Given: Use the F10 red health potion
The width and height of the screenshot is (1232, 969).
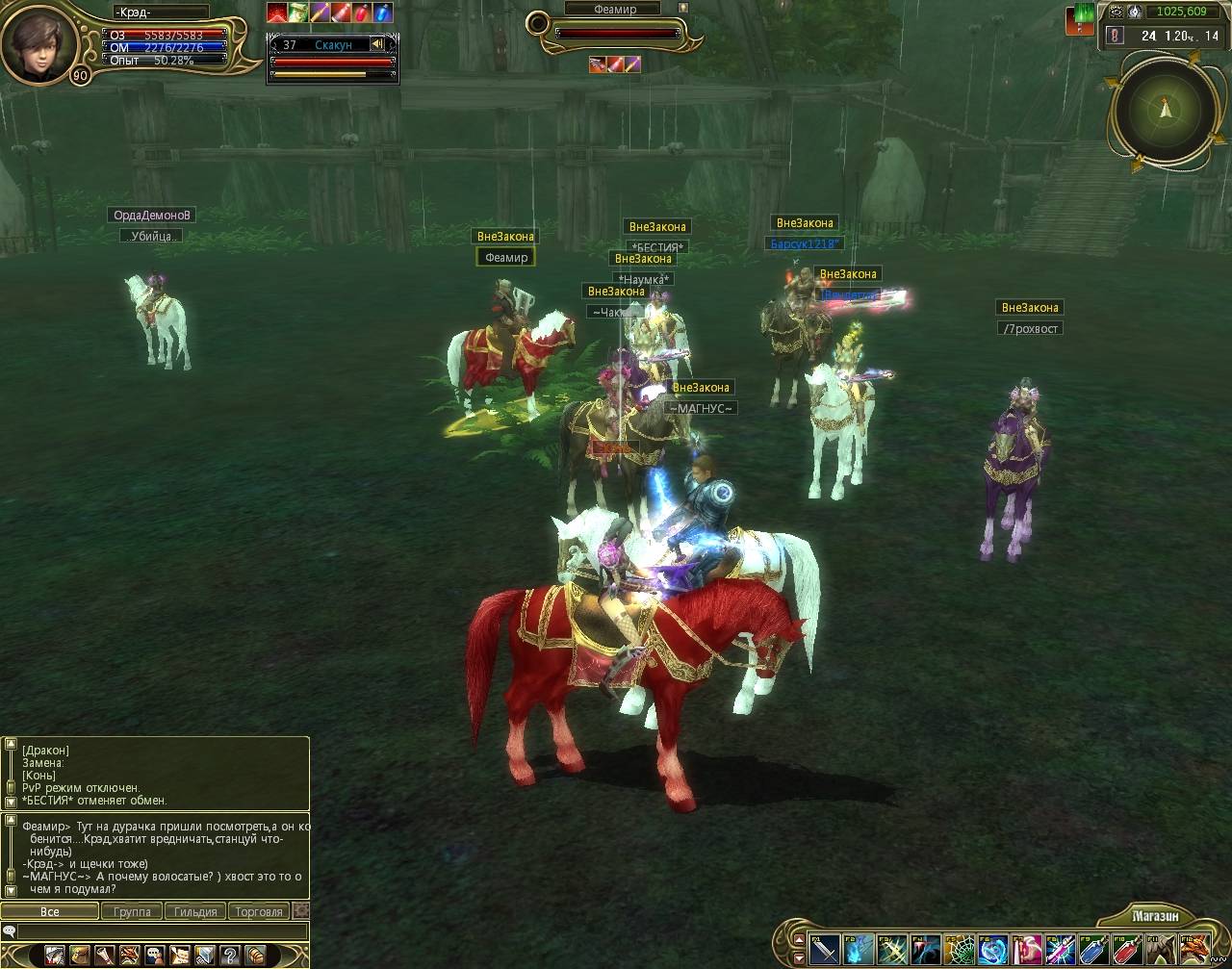Looking at the screenshot, I should tap(1125, 950).
